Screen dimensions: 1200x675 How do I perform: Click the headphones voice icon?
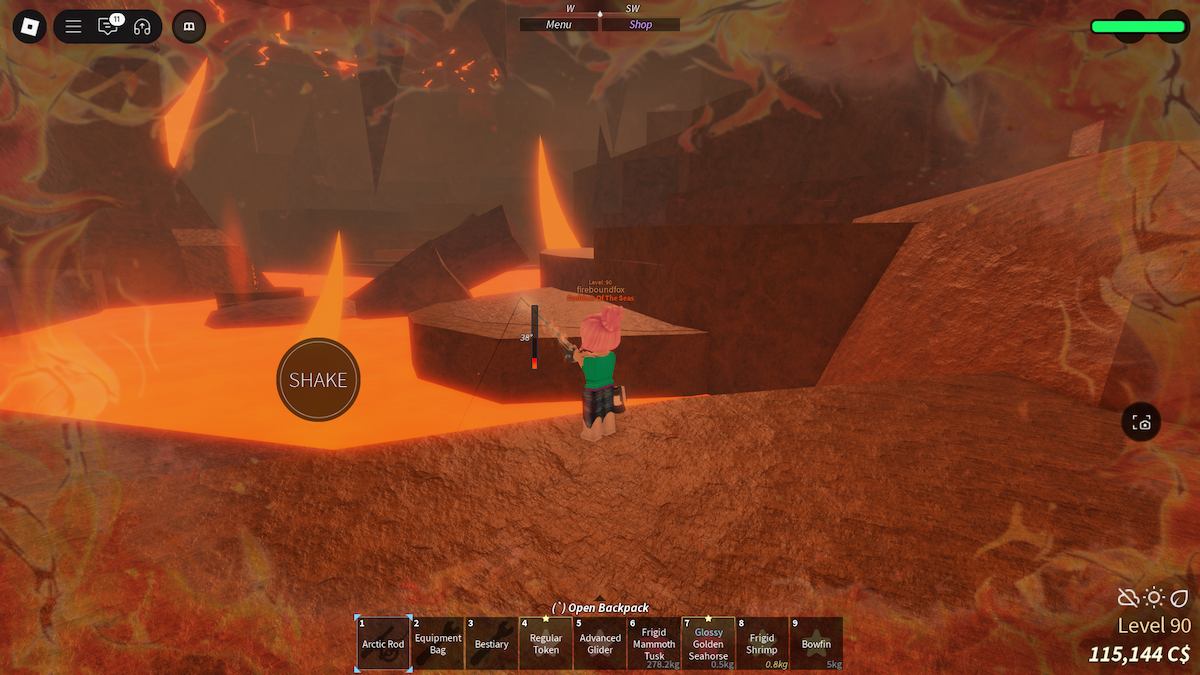click(142, 26)
